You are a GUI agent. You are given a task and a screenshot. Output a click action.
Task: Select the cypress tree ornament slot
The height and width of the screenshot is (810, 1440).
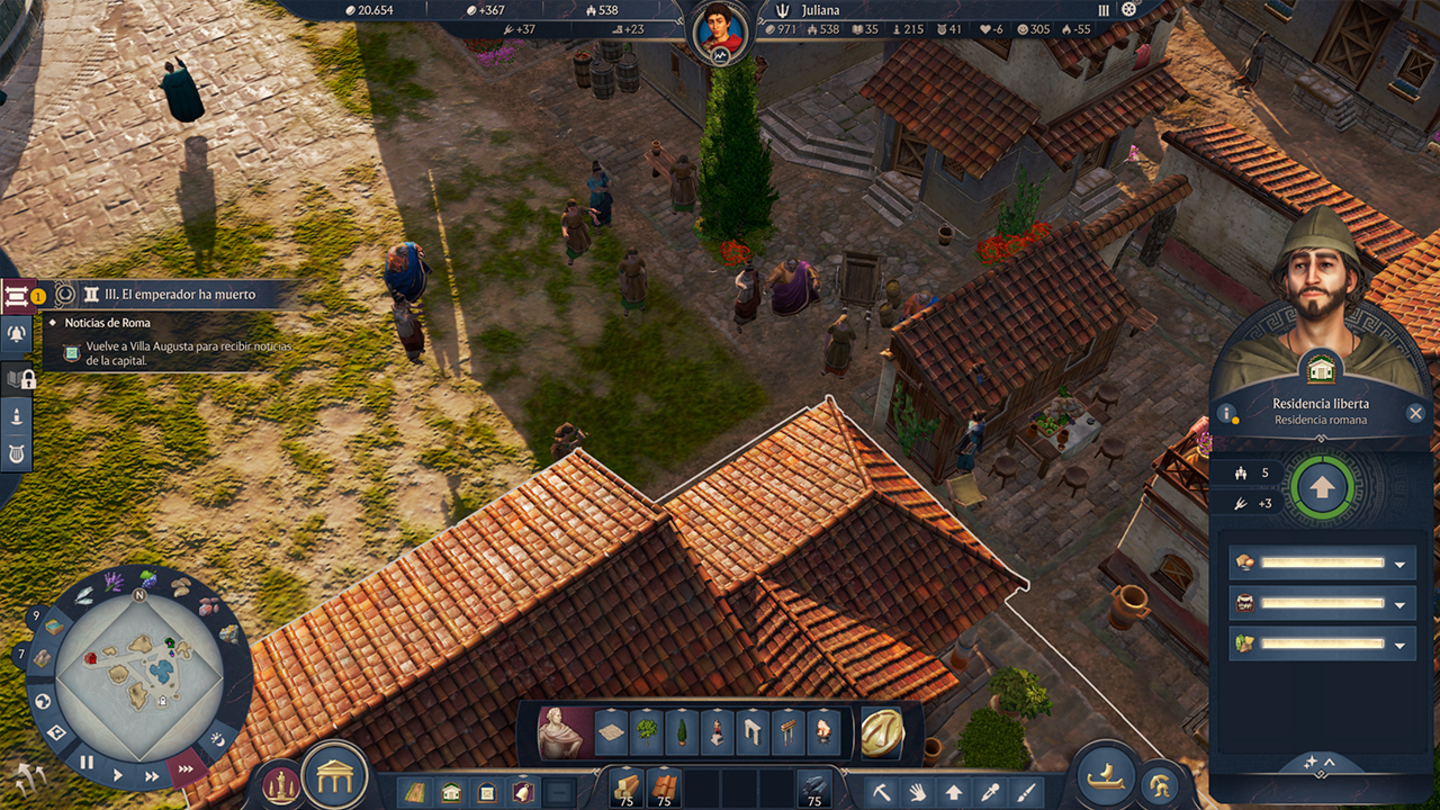pyautogui.click(x=682, y=732)
